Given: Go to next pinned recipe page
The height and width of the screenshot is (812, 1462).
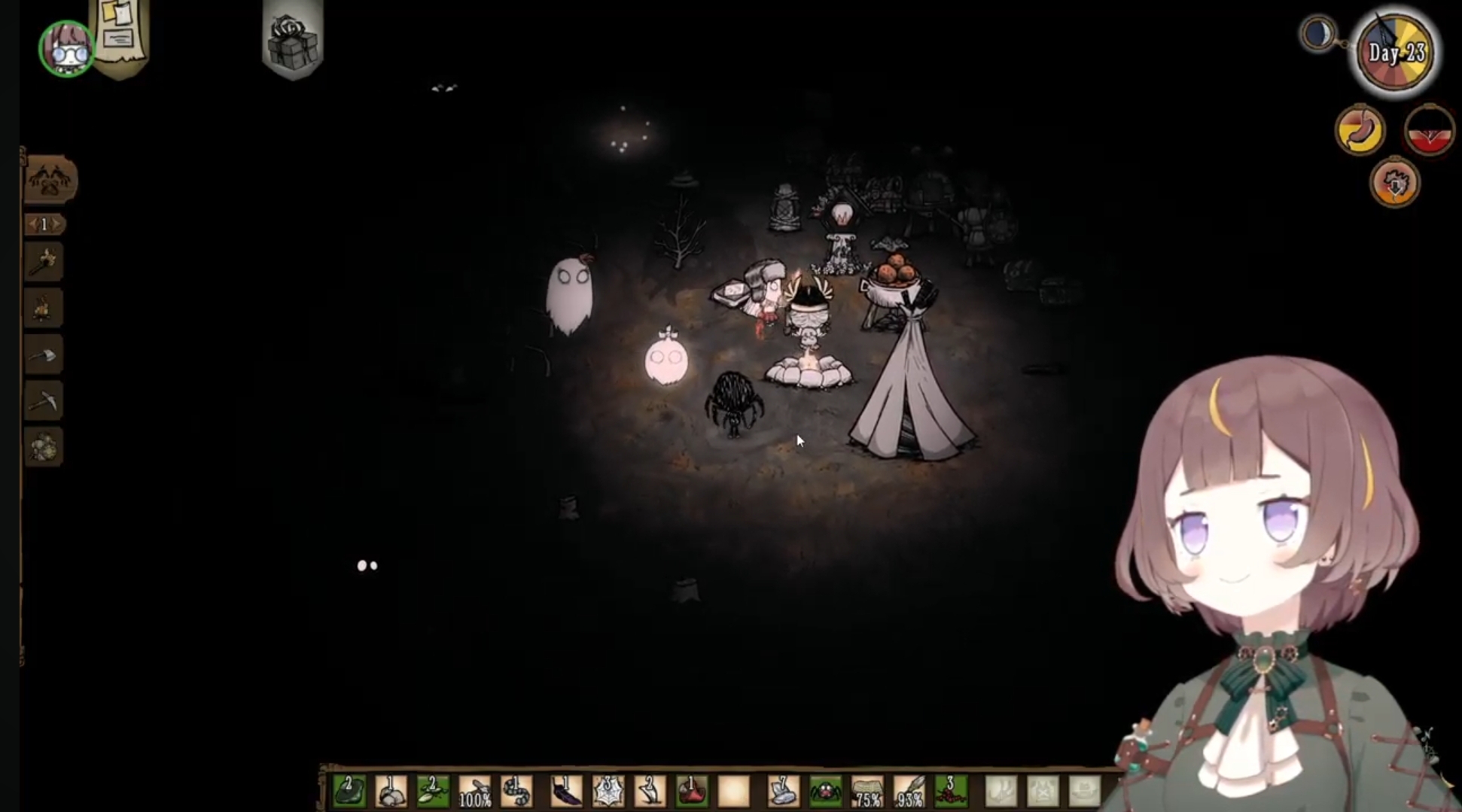Looking at the screenshot, I should pyautogui.click(x=56, y=224).
